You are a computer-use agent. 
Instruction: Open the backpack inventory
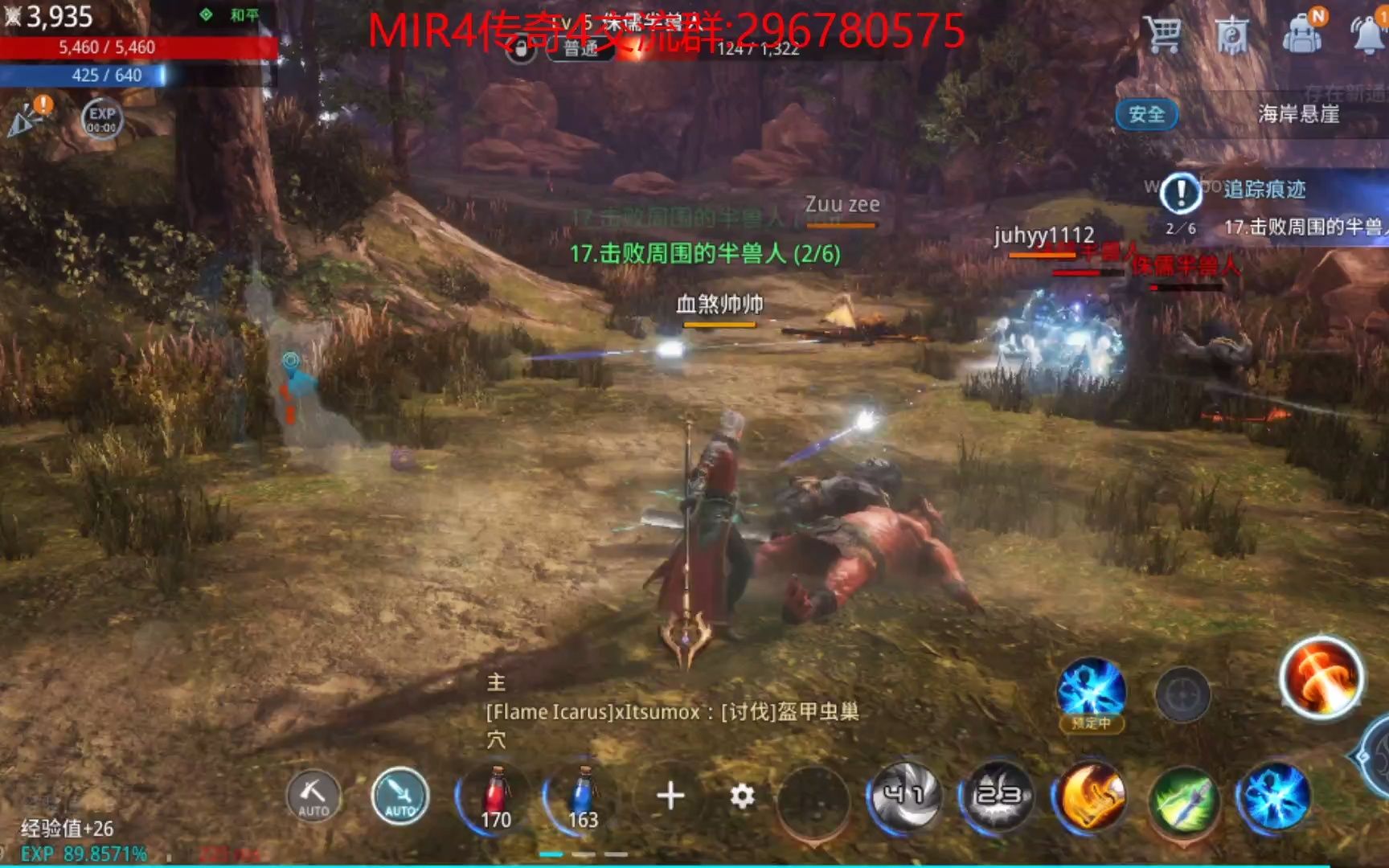point(1305,34)
